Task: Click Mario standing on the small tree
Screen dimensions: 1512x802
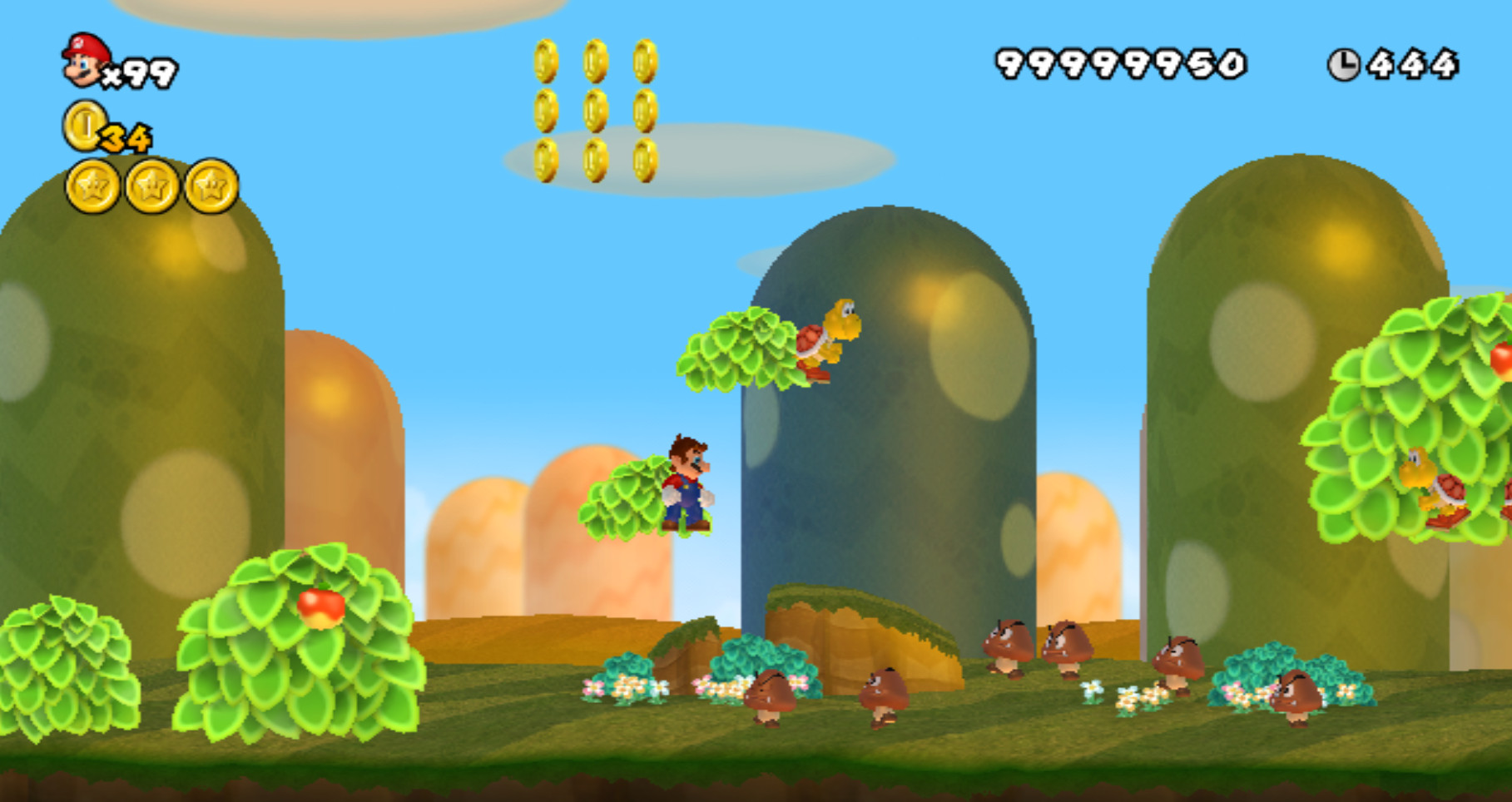Action: click(x=687, y=483)
